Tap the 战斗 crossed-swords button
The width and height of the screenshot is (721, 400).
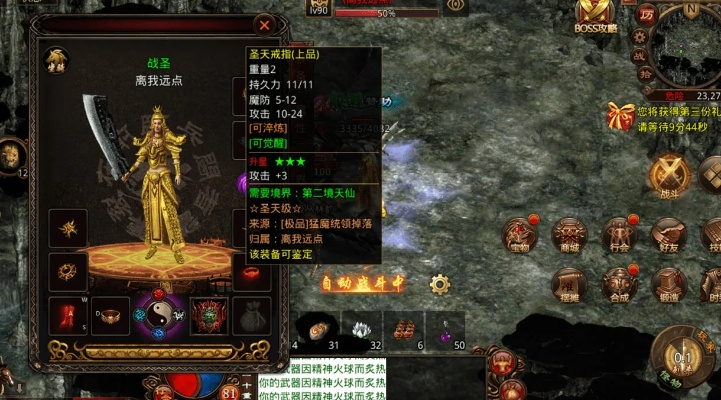pyautogui.click(x=669, y=176)
